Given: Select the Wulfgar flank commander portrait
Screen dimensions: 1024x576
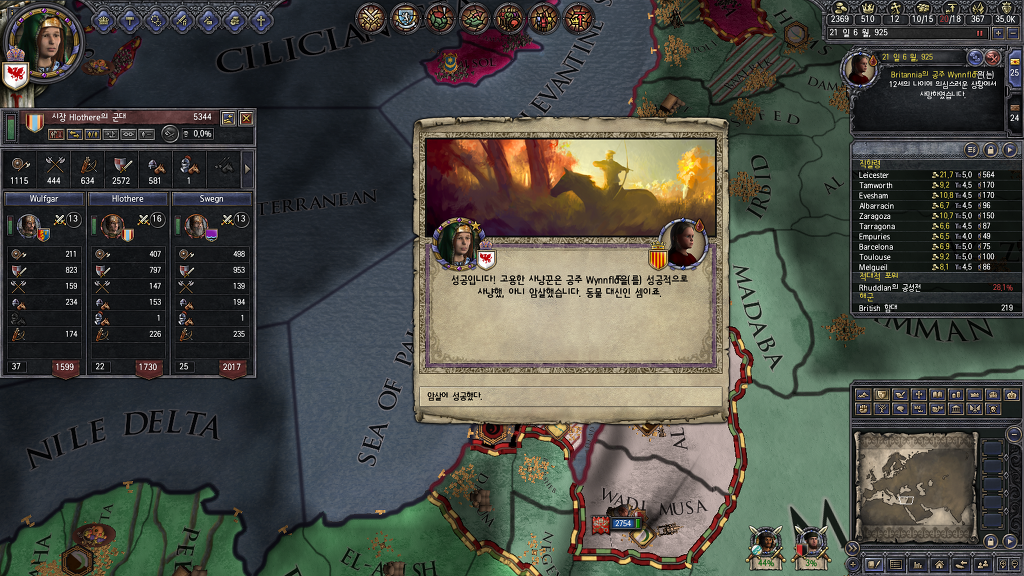Looking at the screenshot, I should (27, 225).
